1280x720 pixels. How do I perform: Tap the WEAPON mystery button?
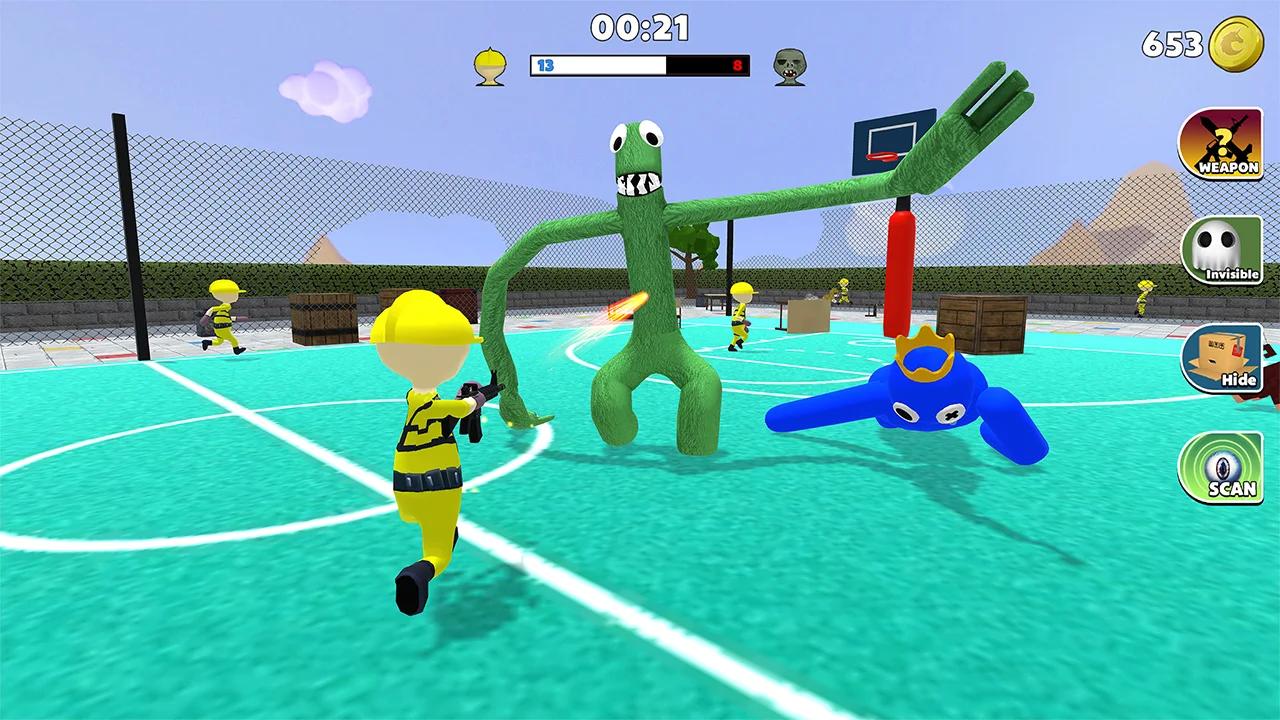1220,144
